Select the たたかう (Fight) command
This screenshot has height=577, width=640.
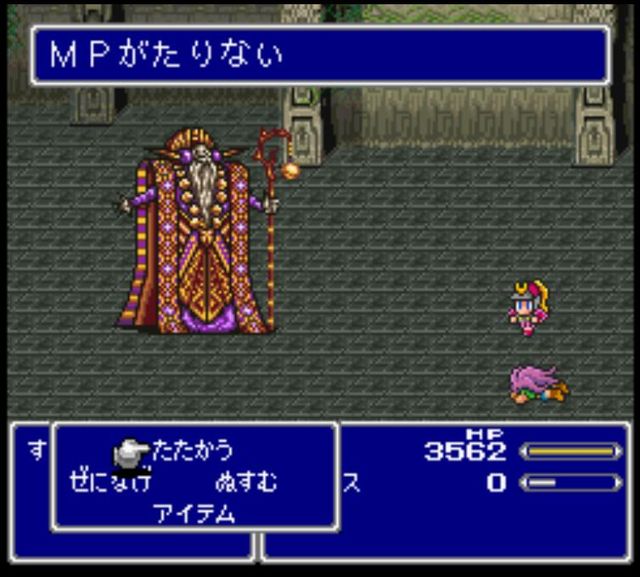tap(191, 451)
